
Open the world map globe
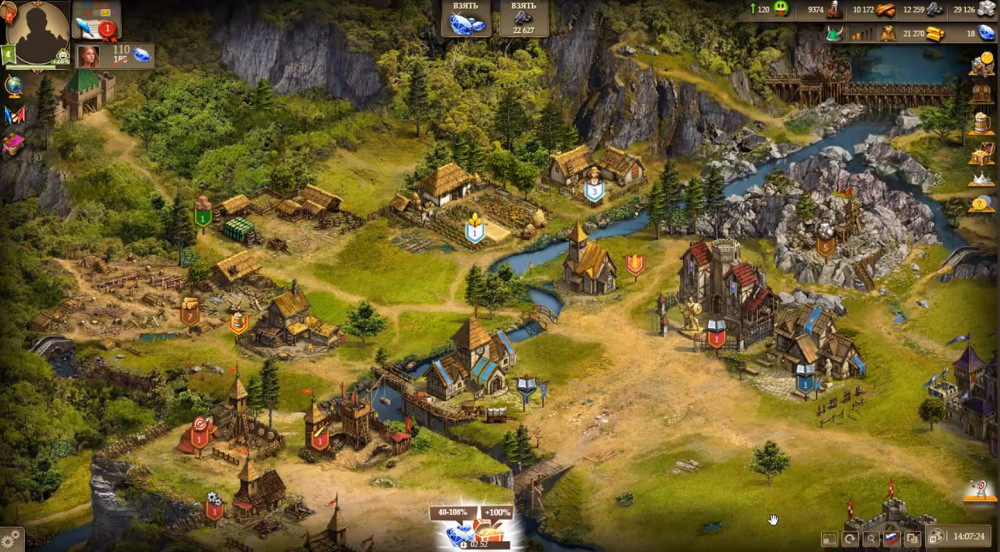coord(14,86)
